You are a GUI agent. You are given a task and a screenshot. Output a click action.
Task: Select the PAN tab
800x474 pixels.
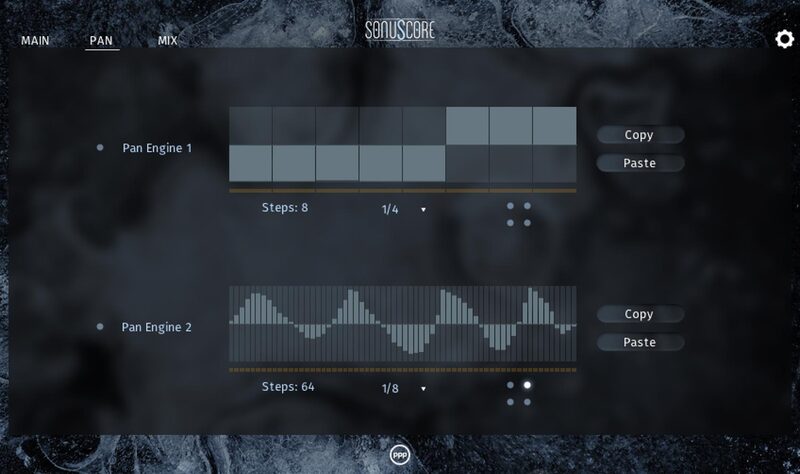[x=101, y=42]
